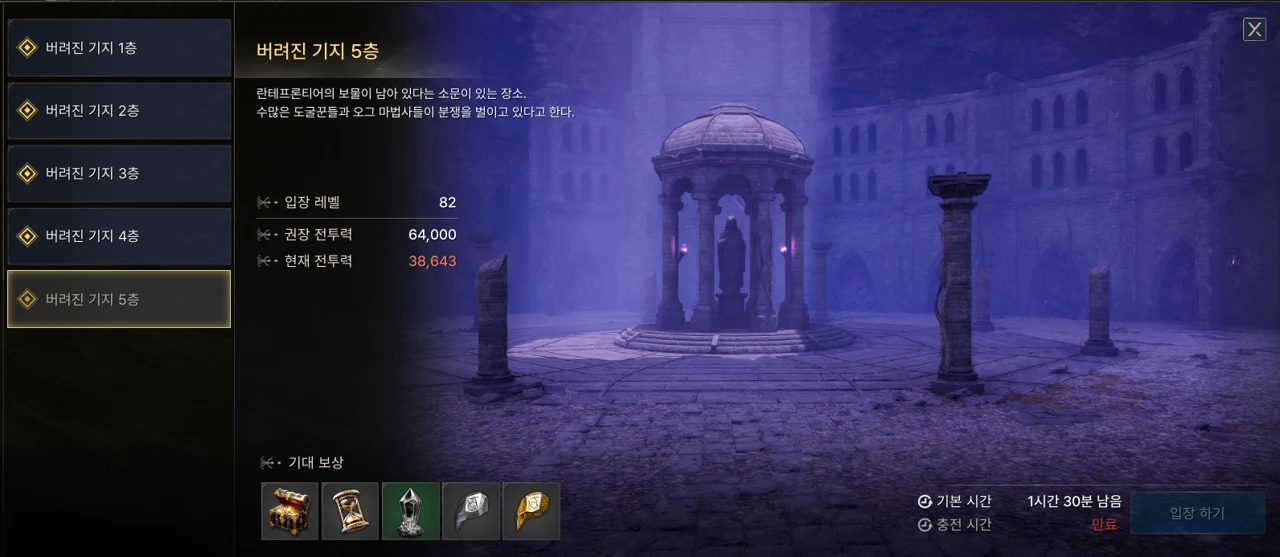
Task: Inspect the golden rune stone reward icon
Action: tap(530, 511)
